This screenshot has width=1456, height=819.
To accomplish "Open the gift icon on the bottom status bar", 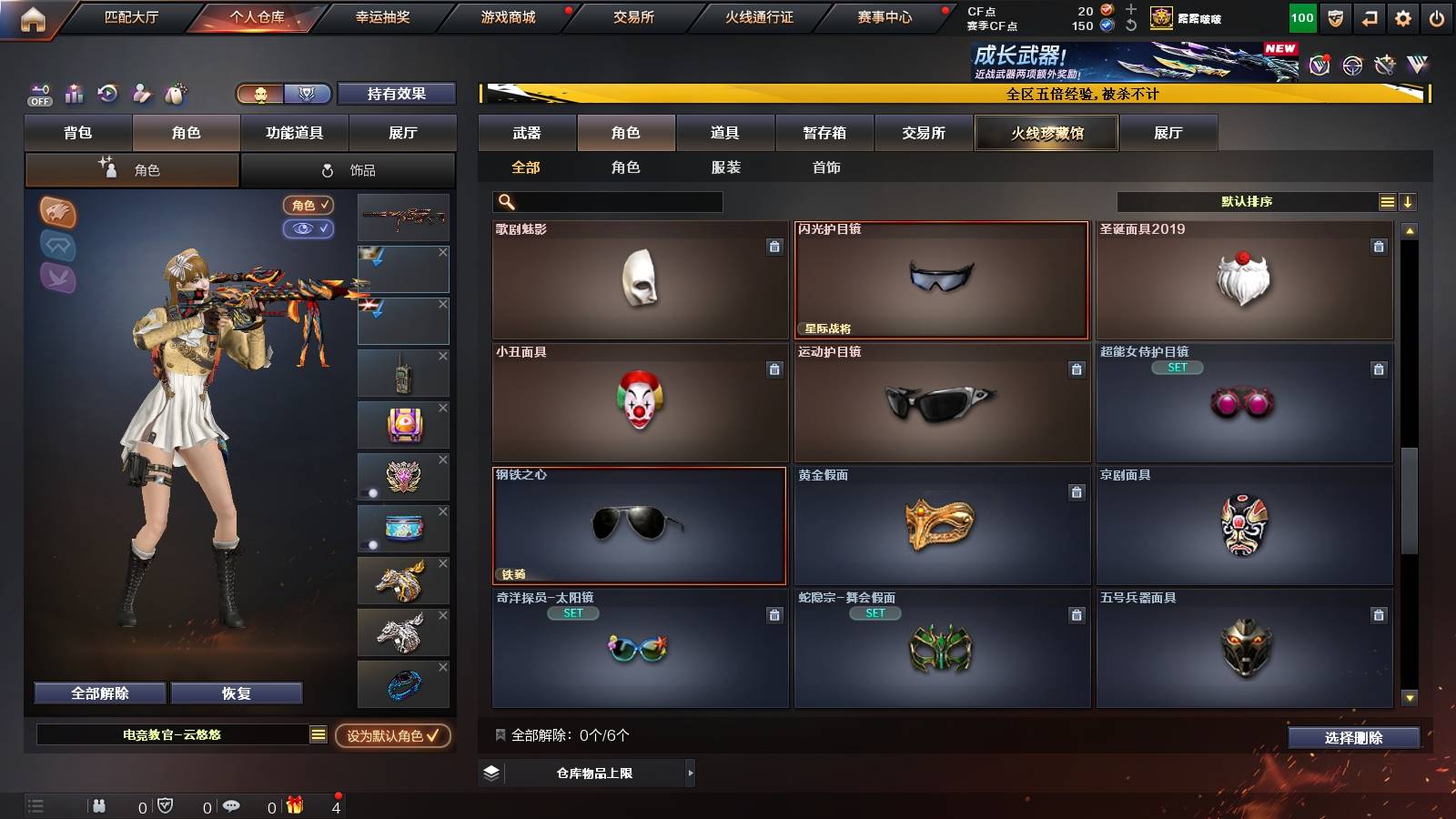I will click(293, 804).
